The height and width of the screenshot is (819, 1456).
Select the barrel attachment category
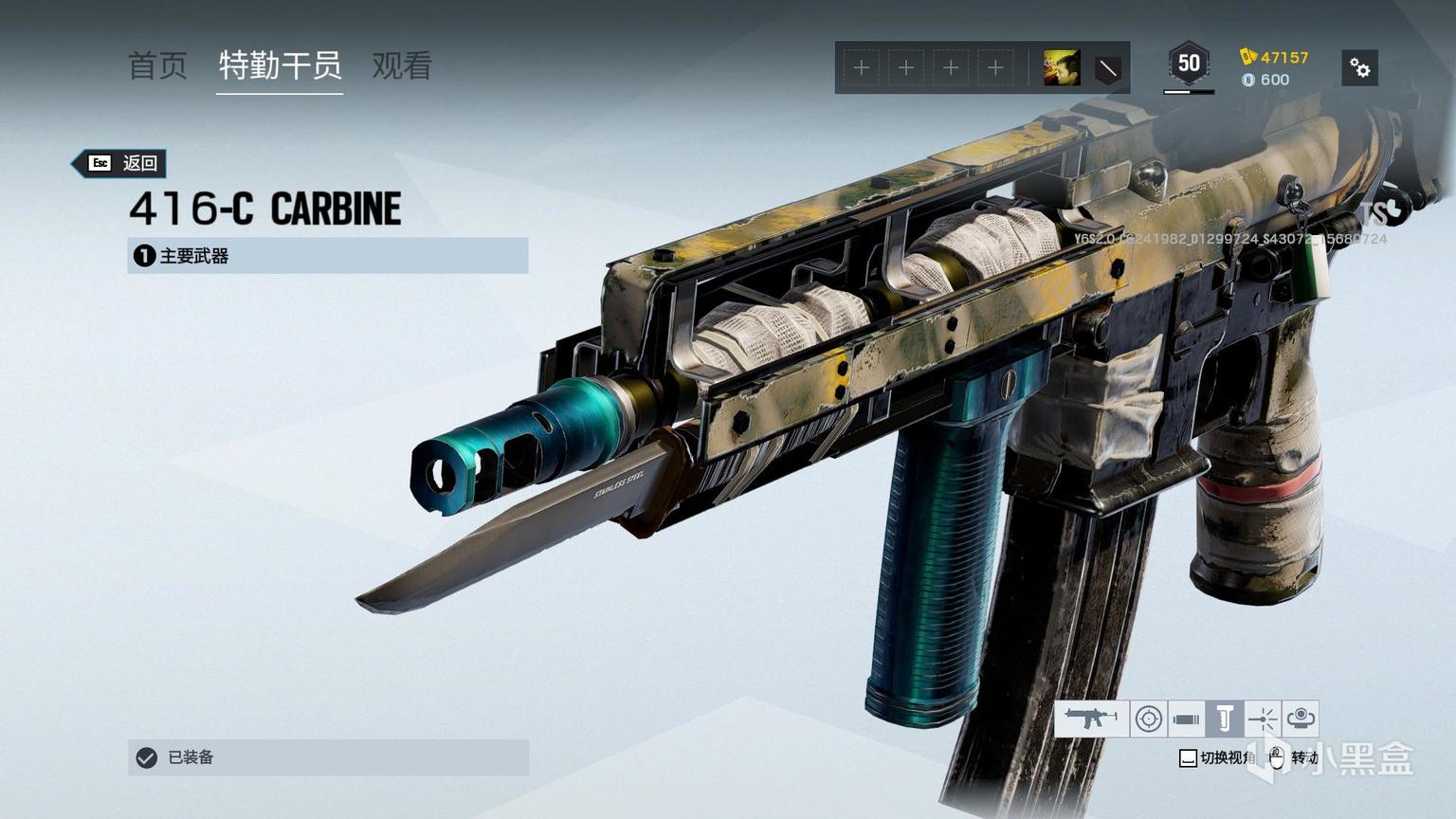click(1186, 719)
